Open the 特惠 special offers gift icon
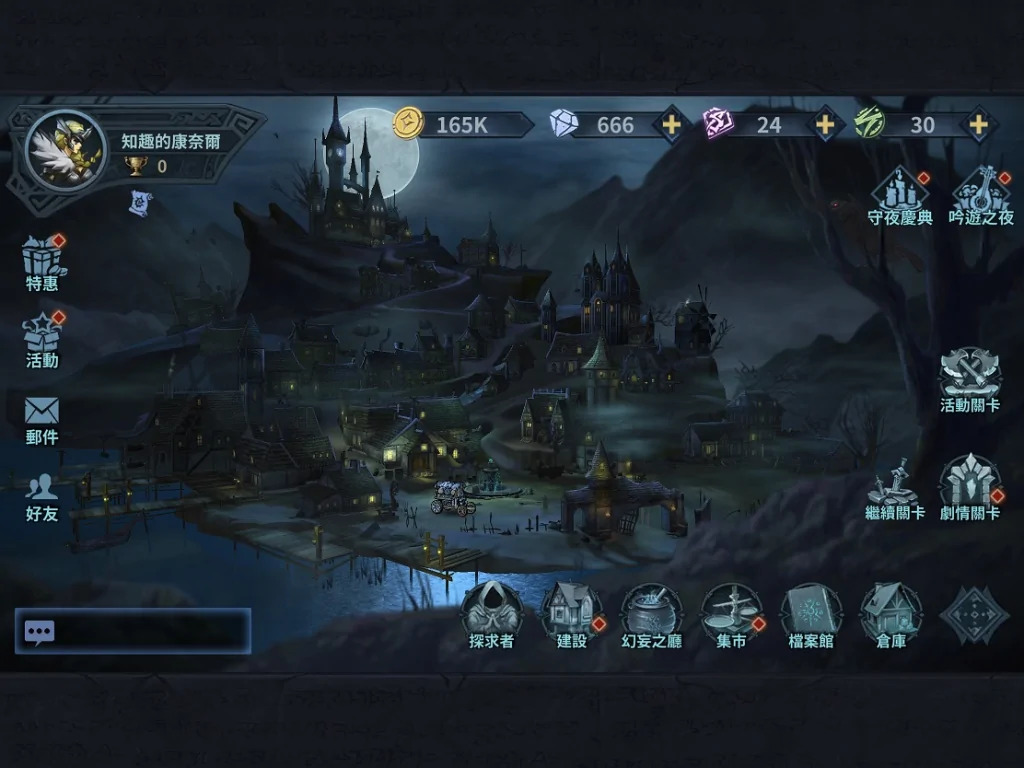 (42, 262)
